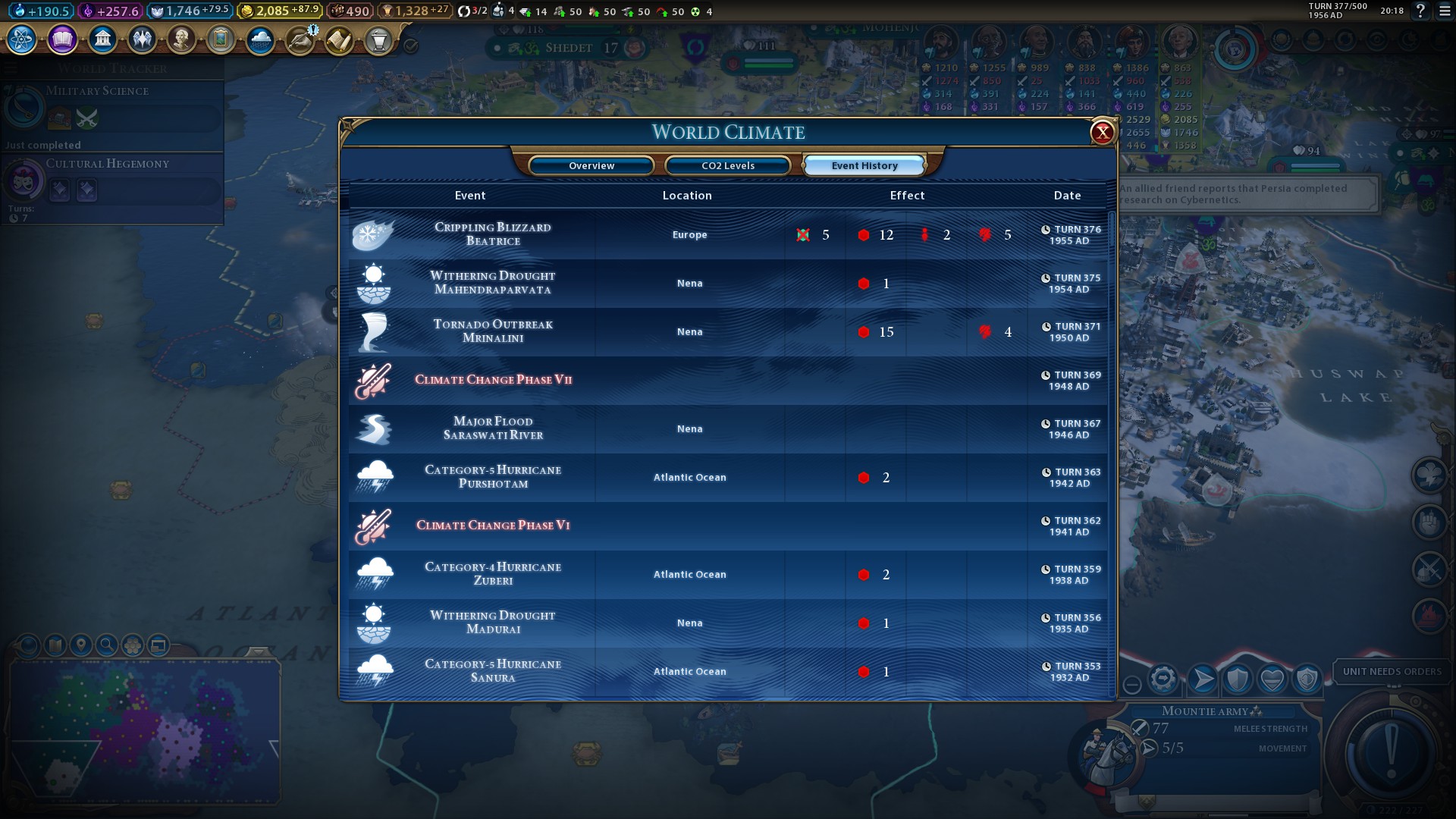Select the Crippling Blizzard Beatrice event row

pyautogui.click(x=493, y=234)
